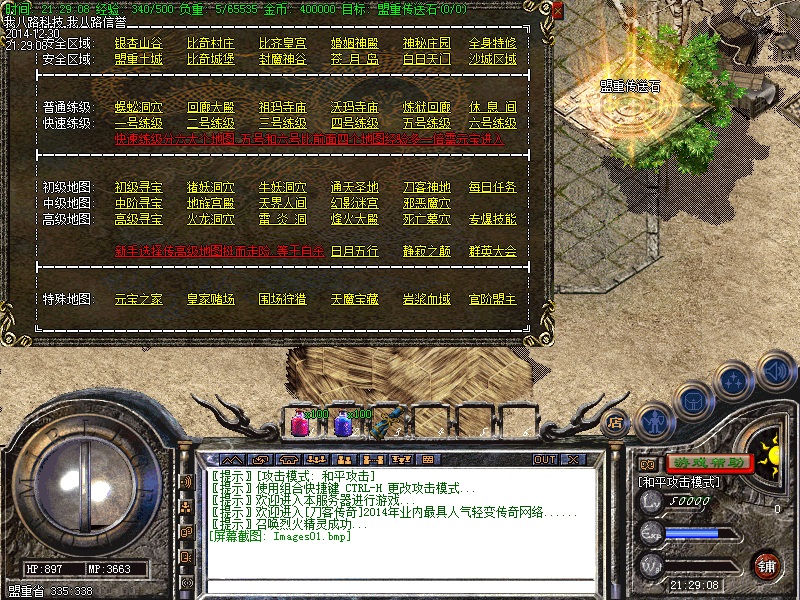The image size is (800, 600).
Task: Pick 六号练级 fast leveling map
Action: point(492,123)
